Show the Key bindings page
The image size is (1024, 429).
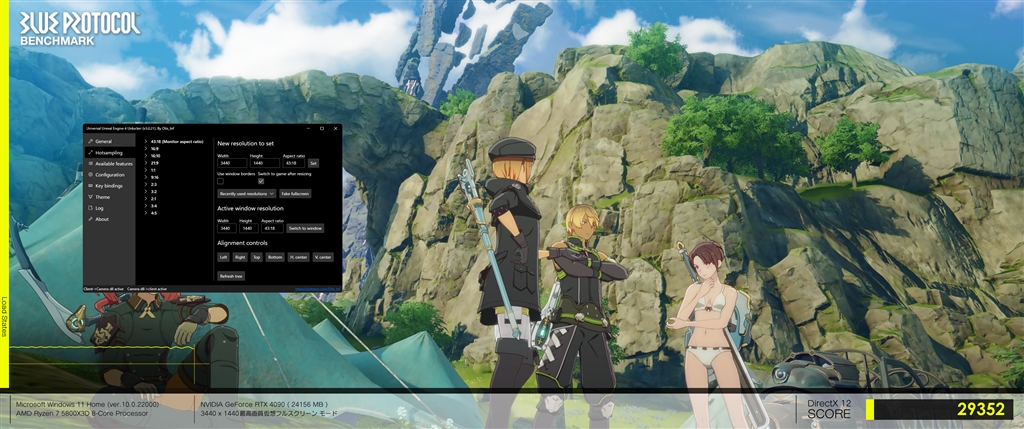pos(109,185)
